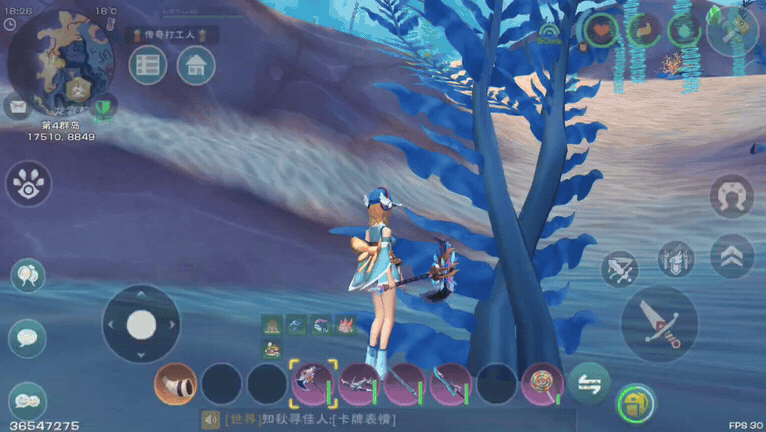Swap hotbar with the arrows button
The height and width of the screenshot is (432, 766).
589,383
